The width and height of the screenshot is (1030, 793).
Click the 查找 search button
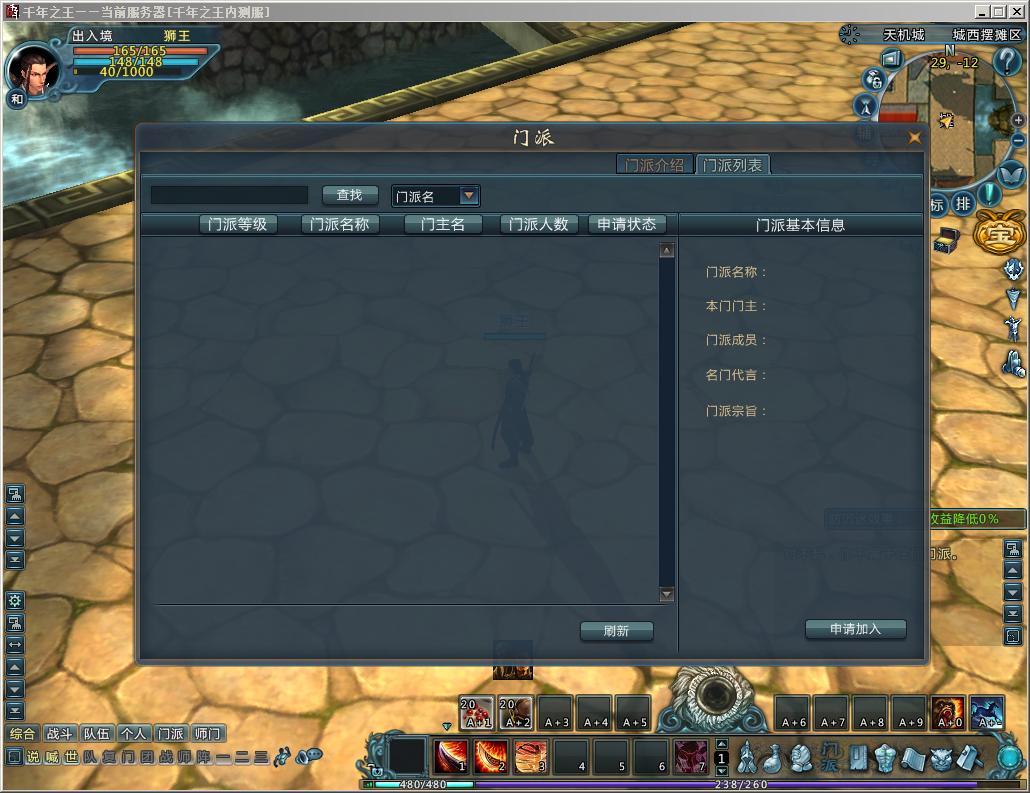click(350, 195)
